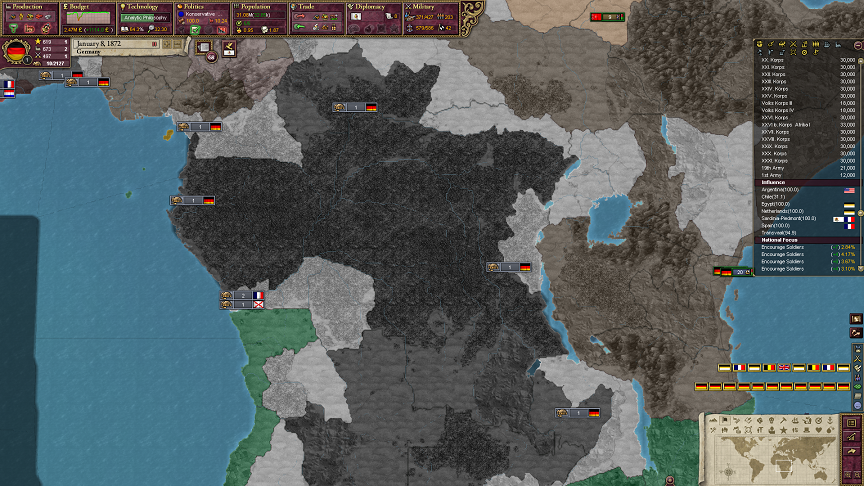
Task: Open the Military panel
Action: [432, 6]
